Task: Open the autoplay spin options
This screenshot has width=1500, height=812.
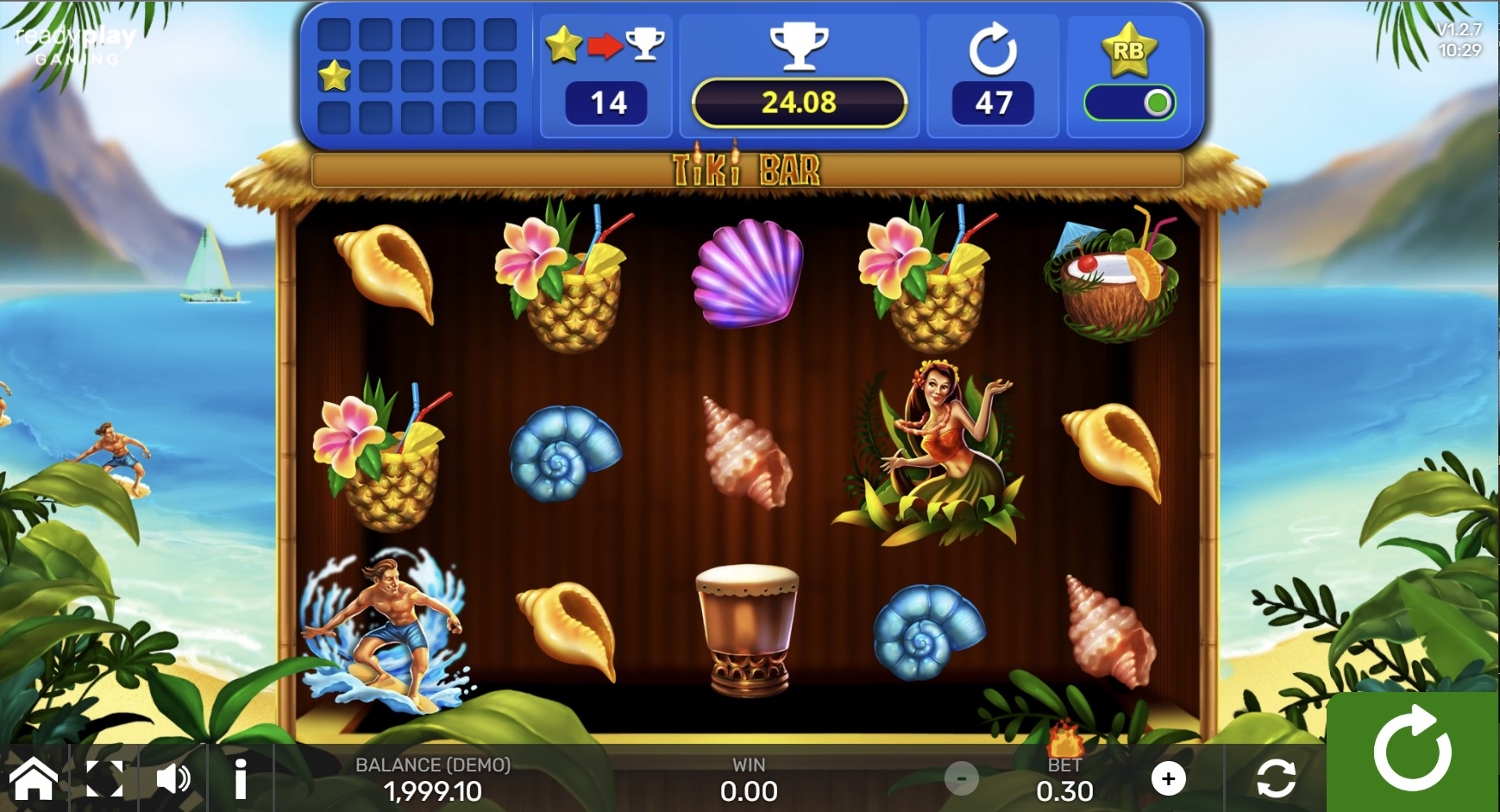Action: 1276,778
